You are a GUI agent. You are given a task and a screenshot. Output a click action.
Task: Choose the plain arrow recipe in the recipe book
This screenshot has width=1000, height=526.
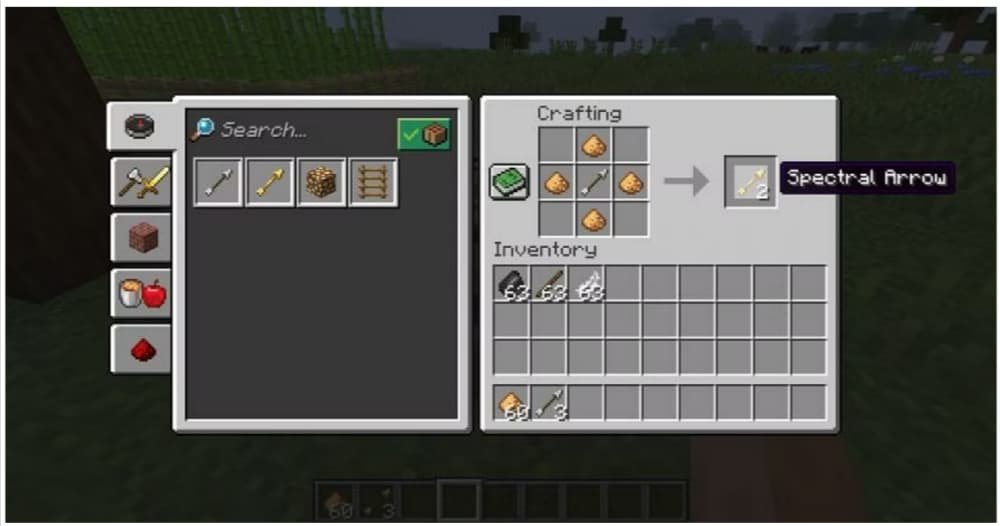coord(218,183)
